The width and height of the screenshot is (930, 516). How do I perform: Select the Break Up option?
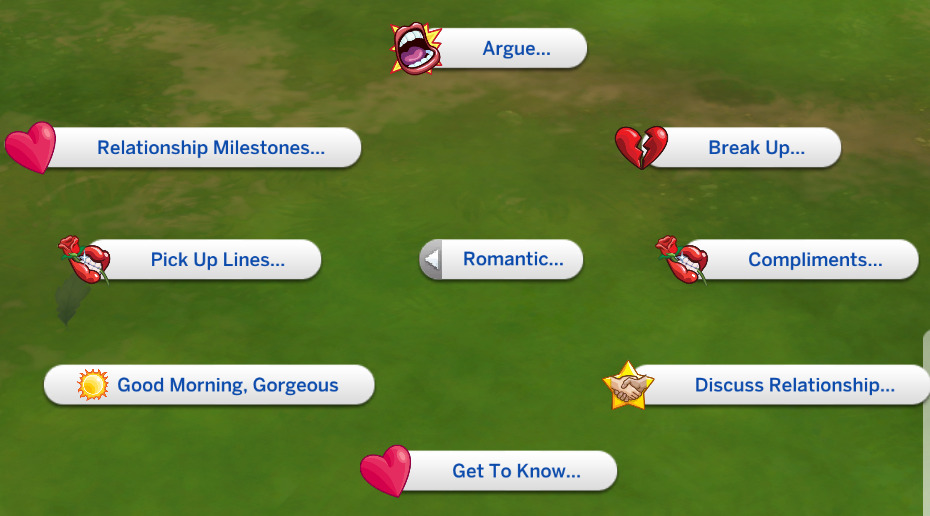point(755,148)
